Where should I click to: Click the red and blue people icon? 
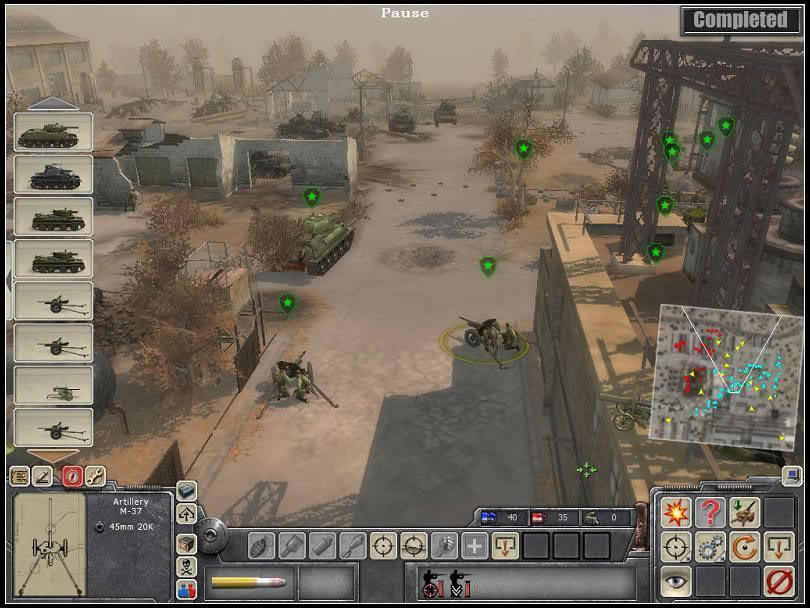(x=187, y=589)
